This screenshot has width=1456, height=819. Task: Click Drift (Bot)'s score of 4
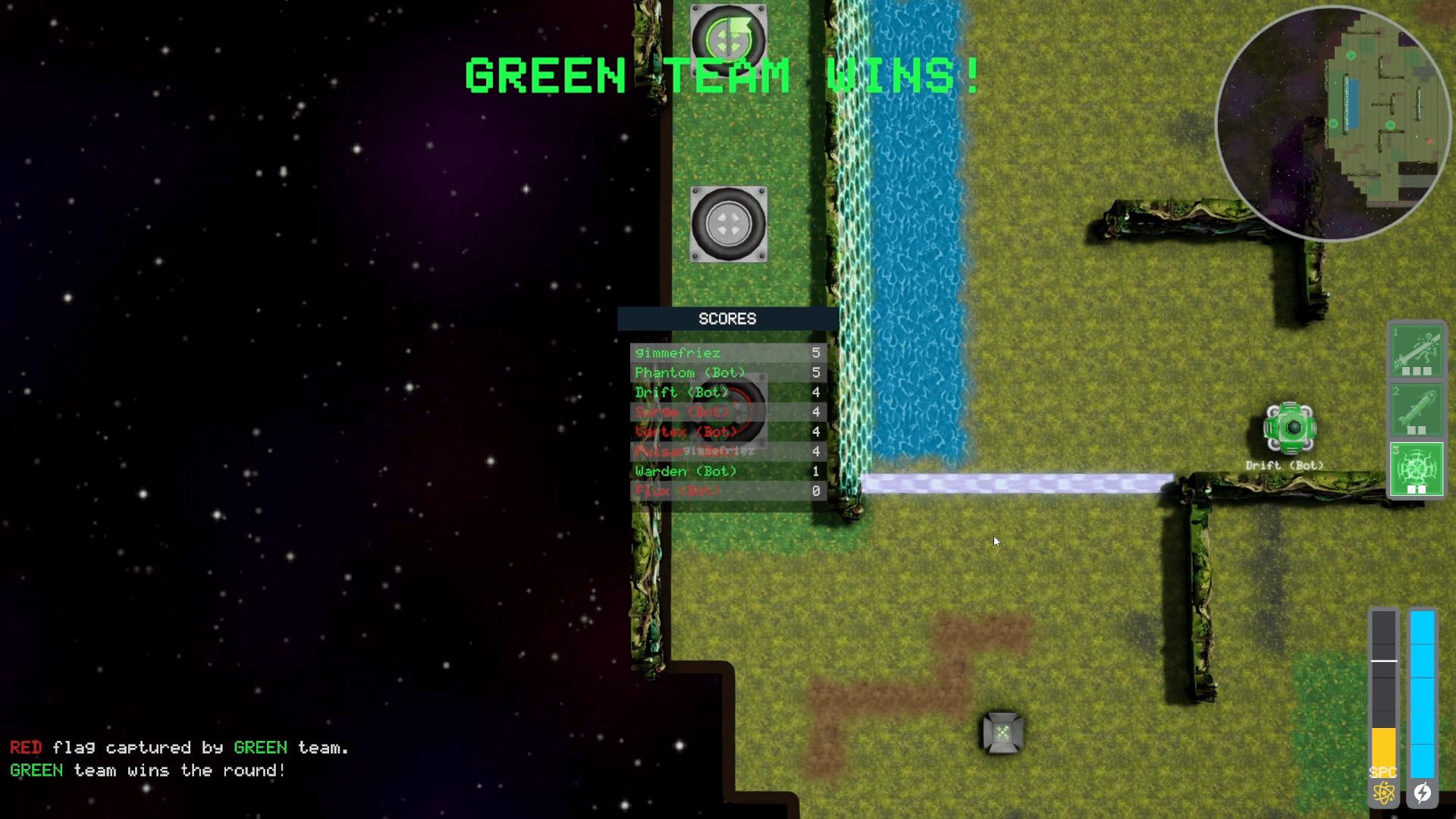(x=815, y=392)
